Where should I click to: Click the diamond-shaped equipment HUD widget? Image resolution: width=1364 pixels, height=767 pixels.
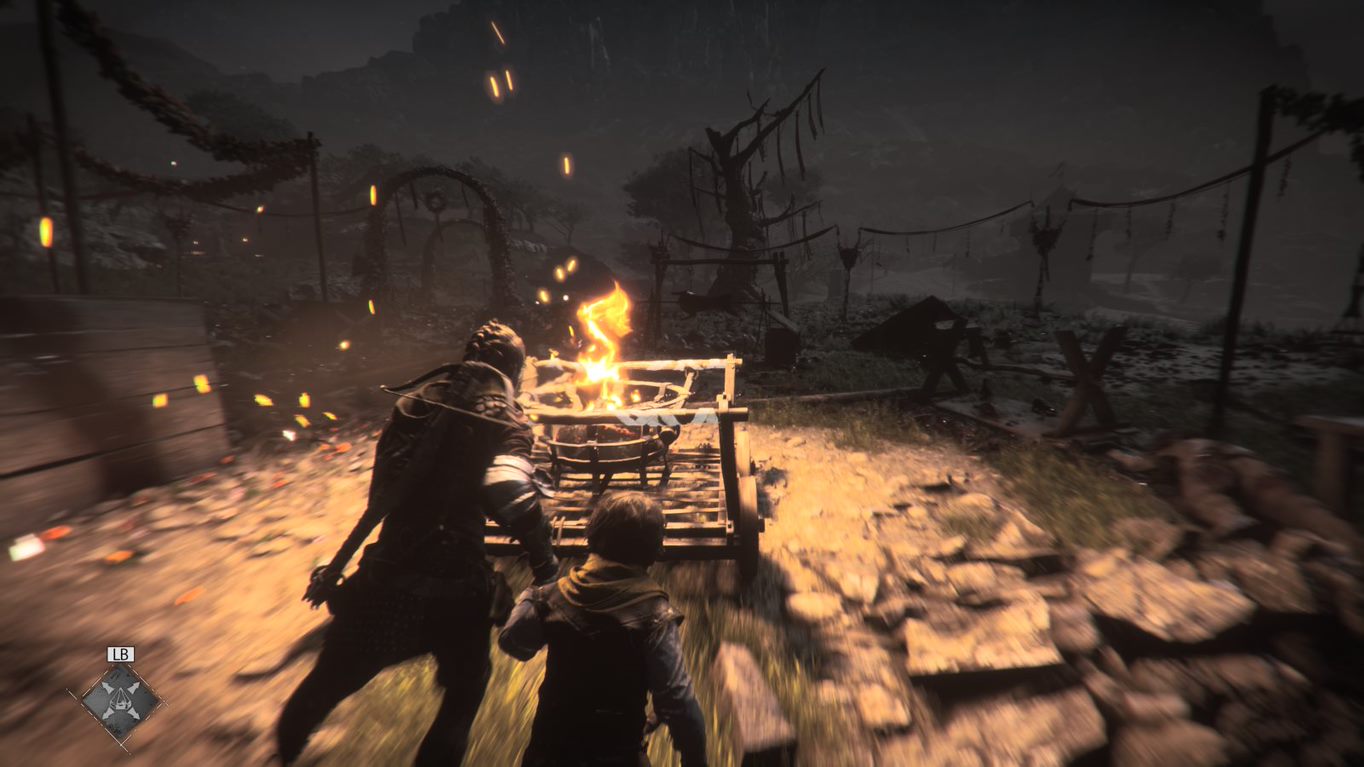(120, 701)
